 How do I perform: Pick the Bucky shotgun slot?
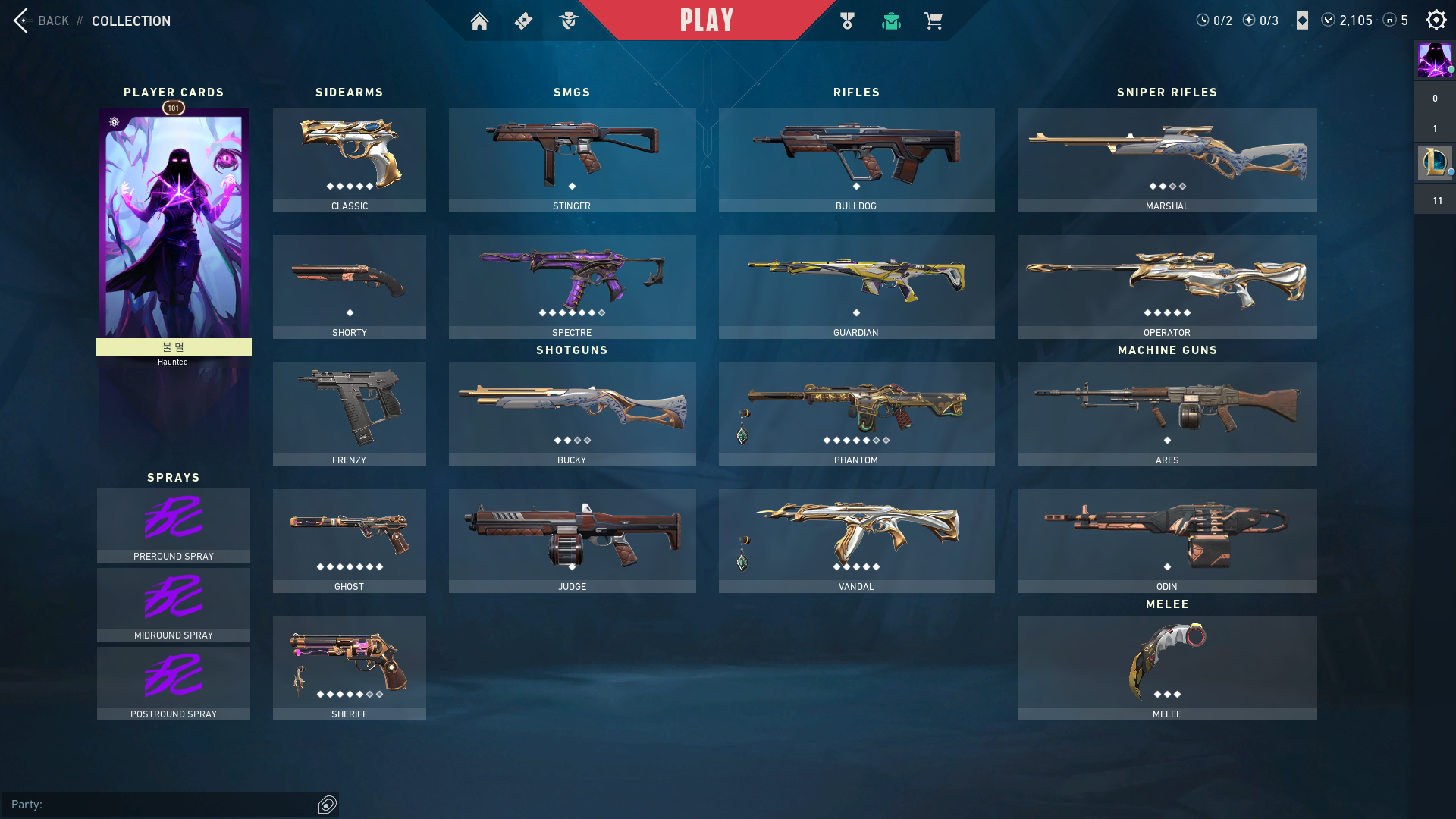point(572,413)
